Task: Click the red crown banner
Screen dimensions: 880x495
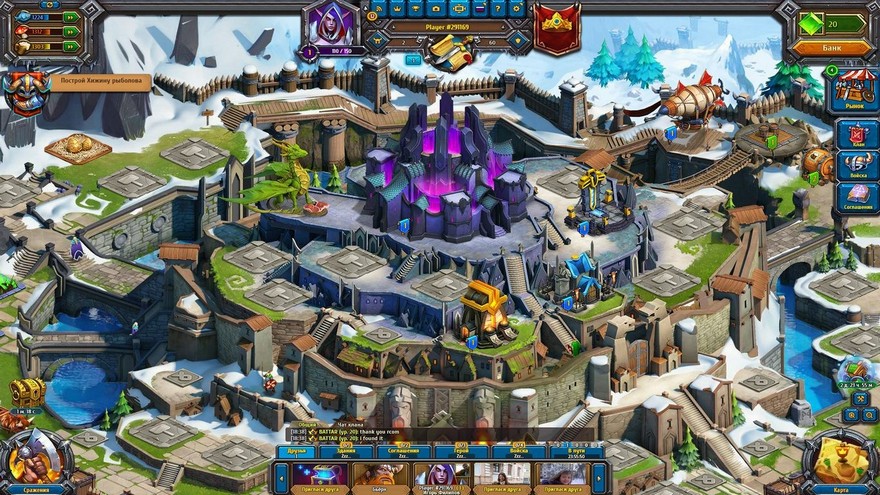Action: click(x=557, y=27)
